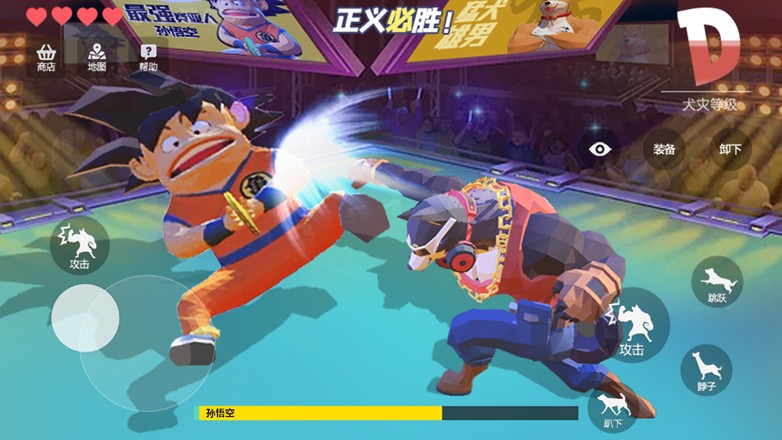
Task: Activate the lie down (趴下) action
Action: 612,407
